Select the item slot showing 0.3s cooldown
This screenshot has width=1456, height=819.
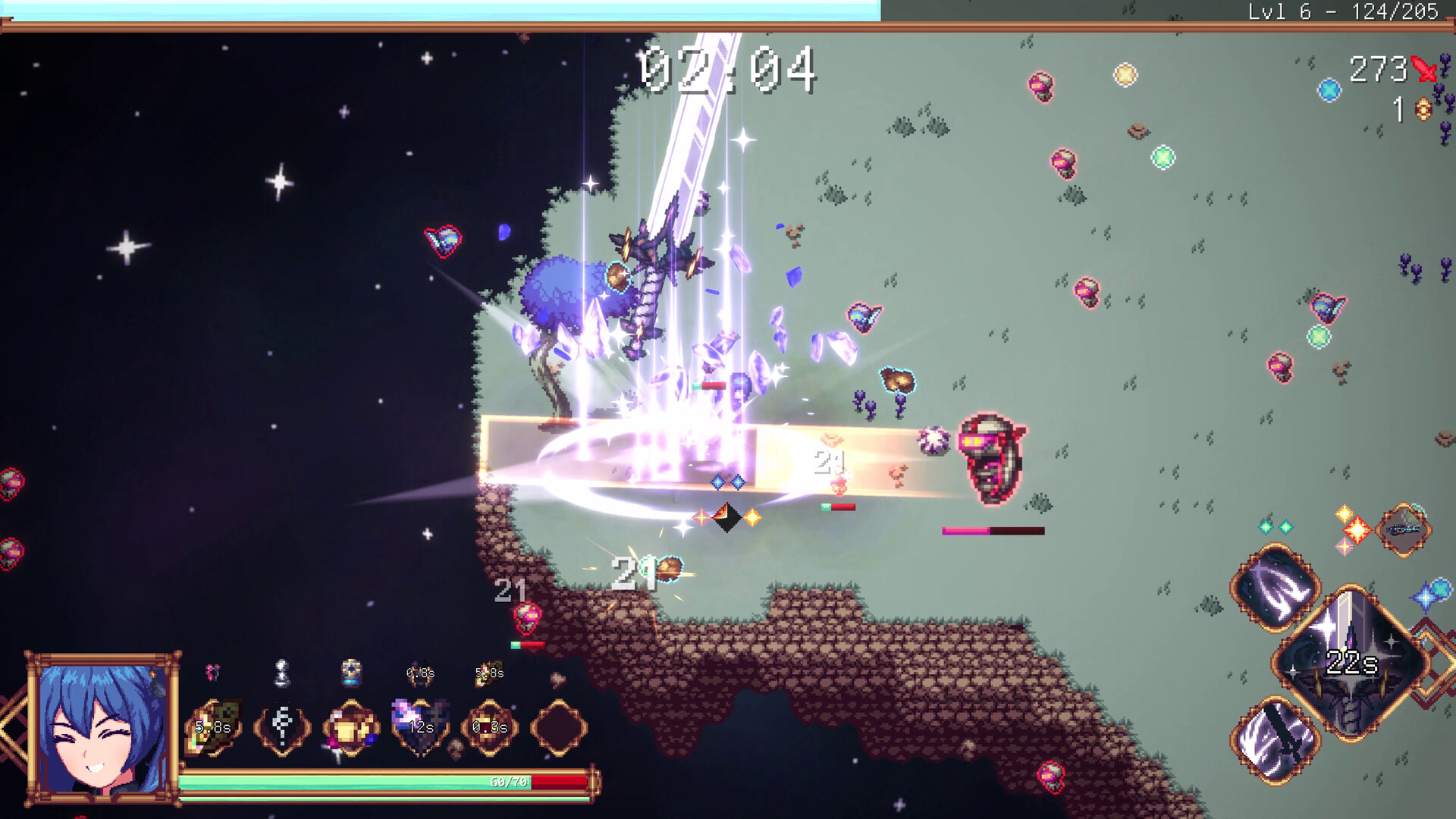[490, 728]
